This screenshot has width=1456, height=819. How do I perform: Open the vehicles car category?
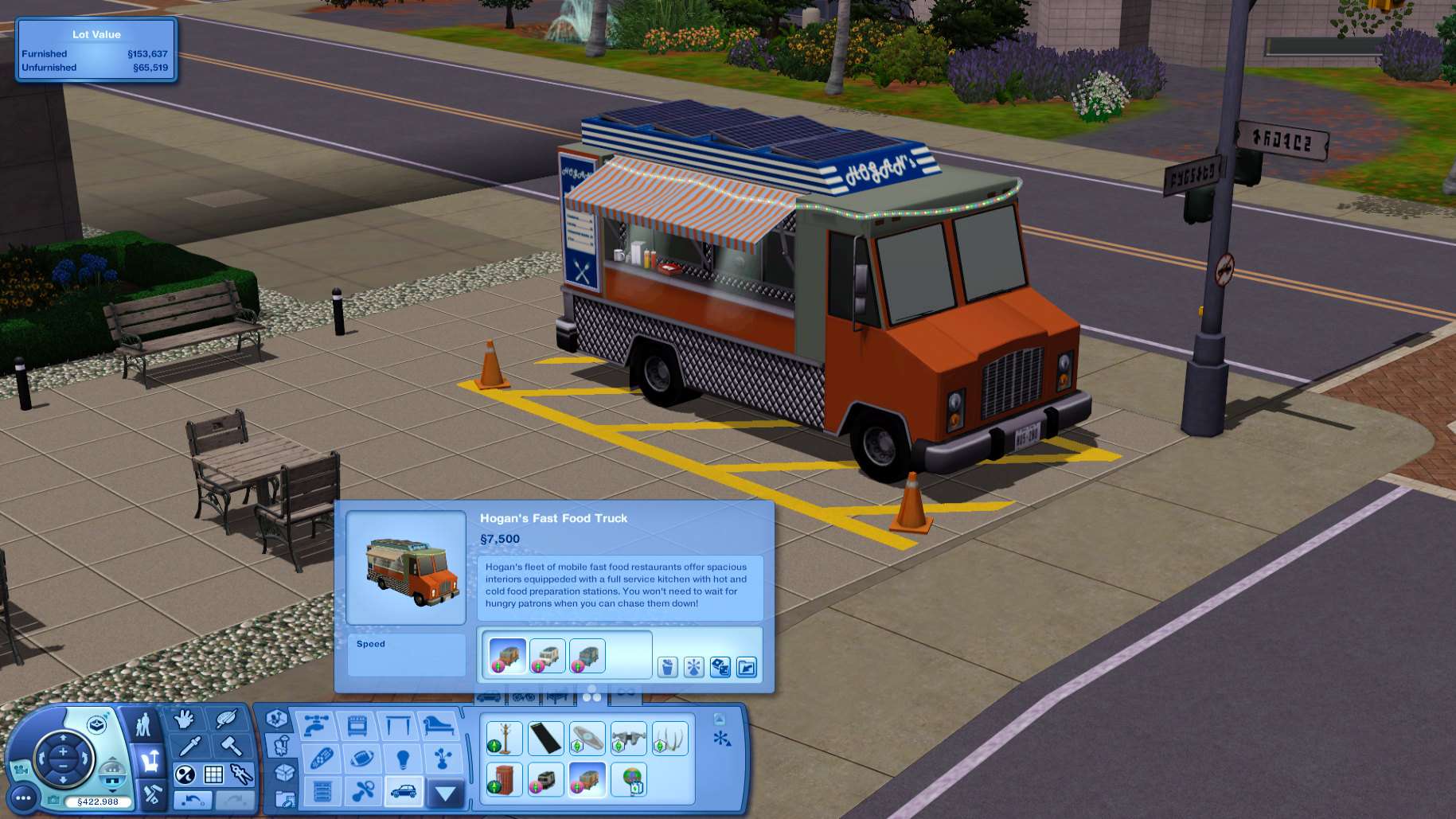404,791
